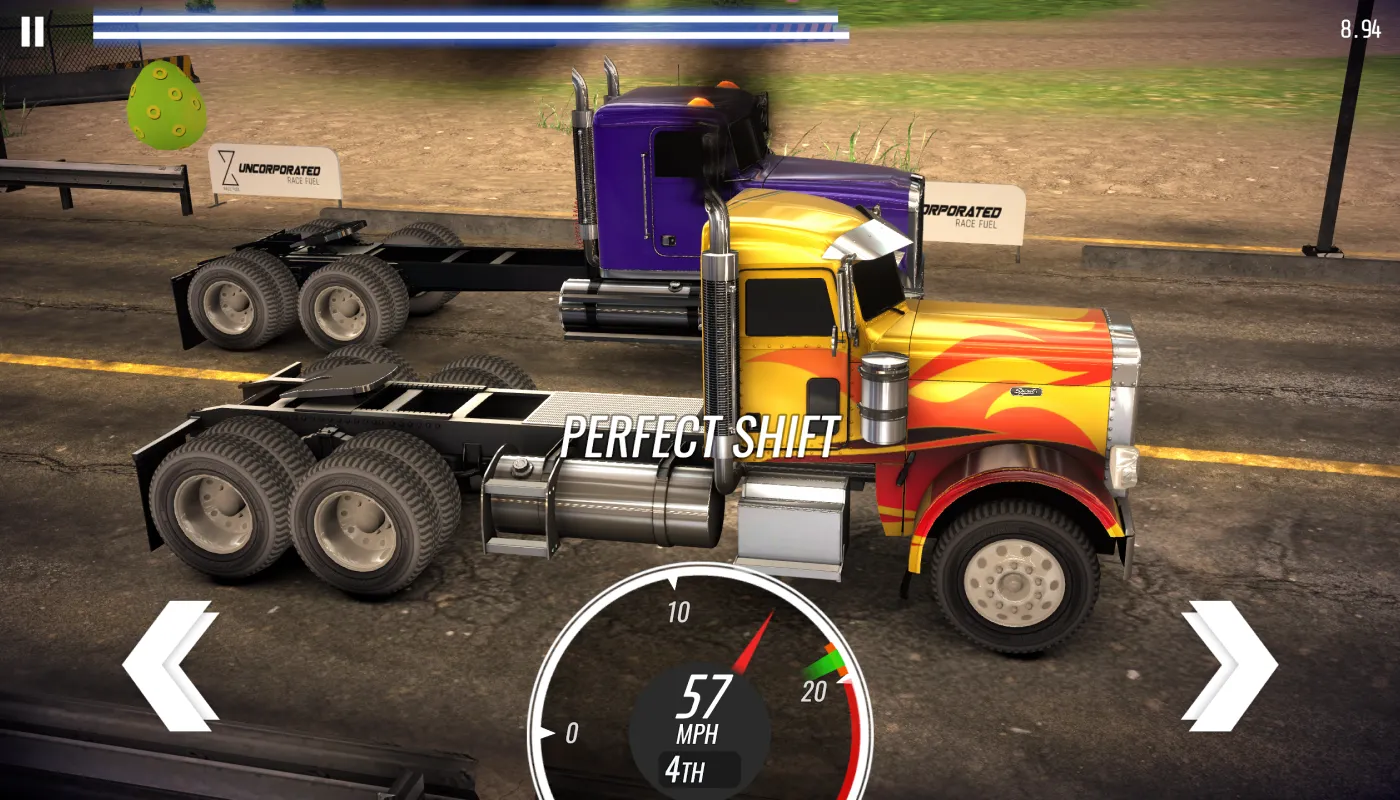Click the 0 mark on the tachometer

pos(573,731)
